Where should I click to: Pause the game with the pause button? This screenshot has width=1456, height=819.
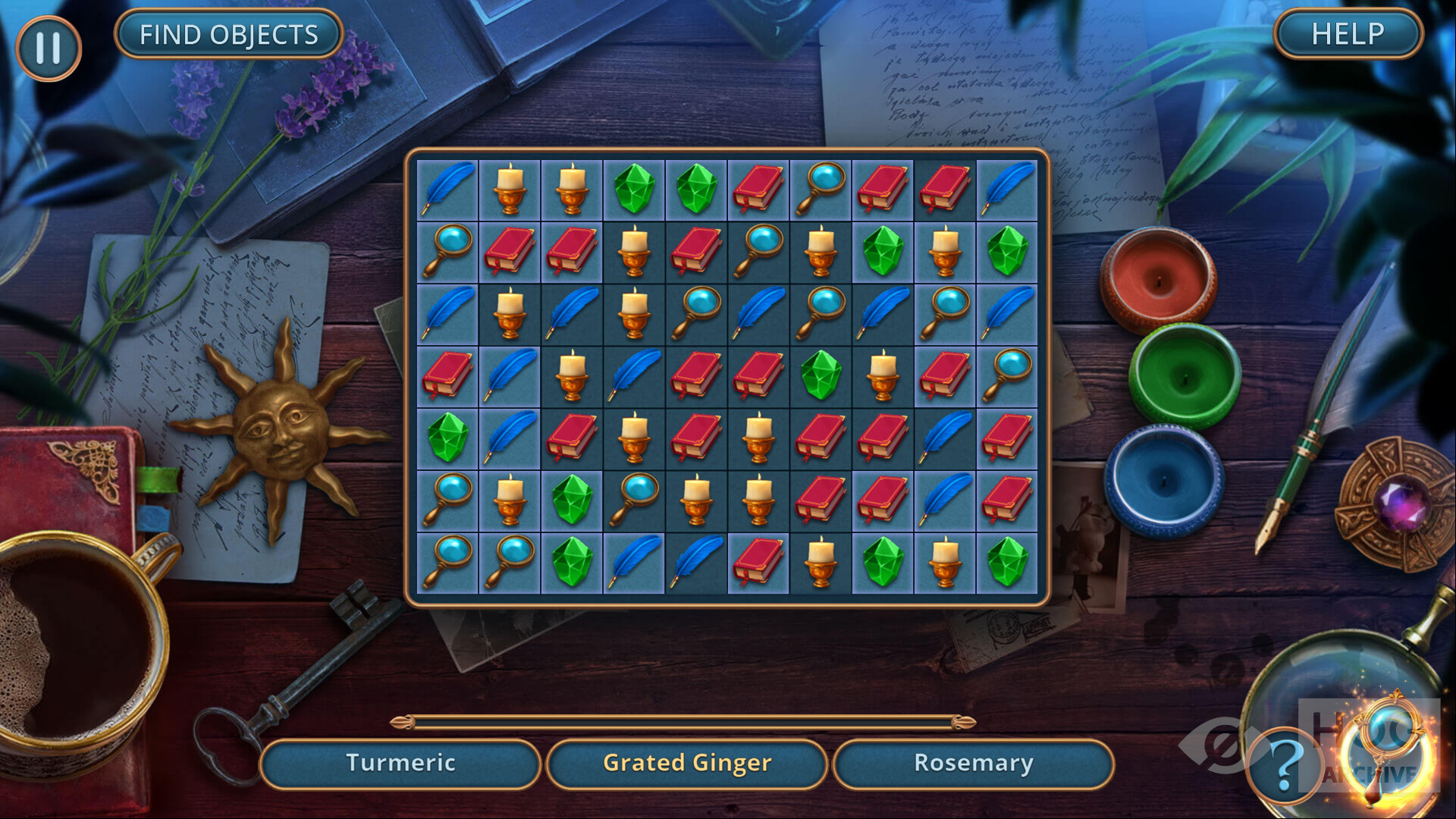click(48, 48)
